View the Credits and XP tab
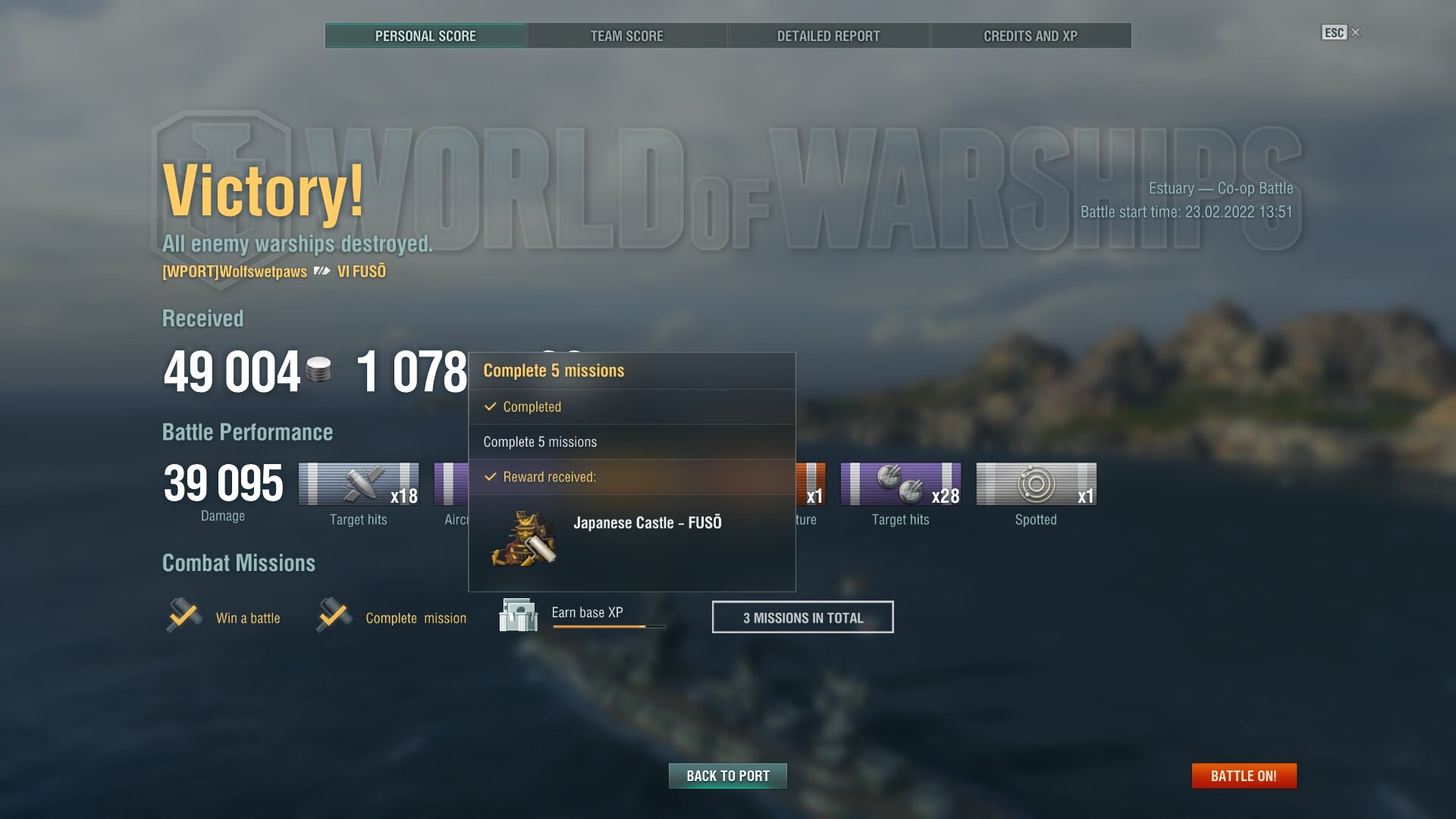This screenshot has width=1456, height=819. [1030, 36]
